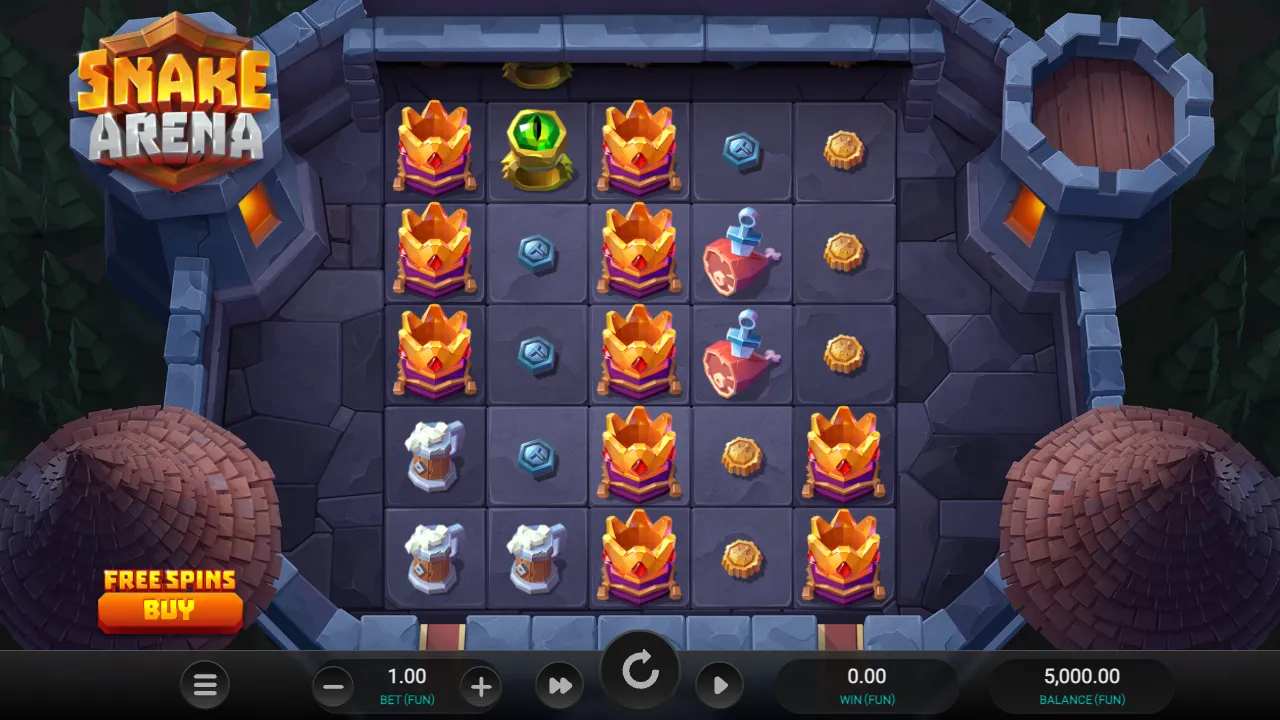The image size is (1280, 720).
Task: Click a wooden beer mug symbol
Action: coord(436,455)
